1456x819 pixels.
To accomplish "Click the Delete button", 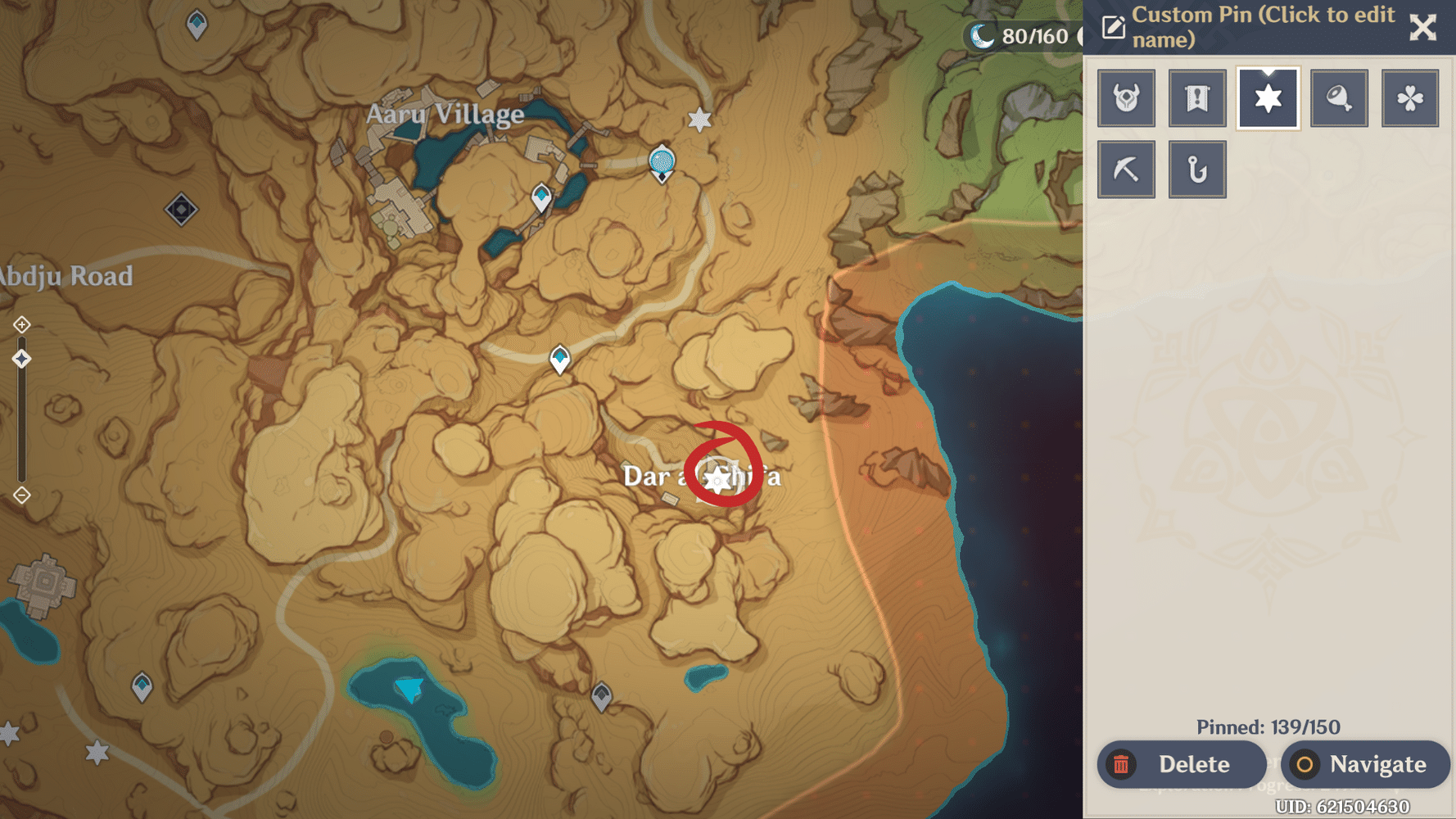I will pyautogui.click(x=1182, y=764).
